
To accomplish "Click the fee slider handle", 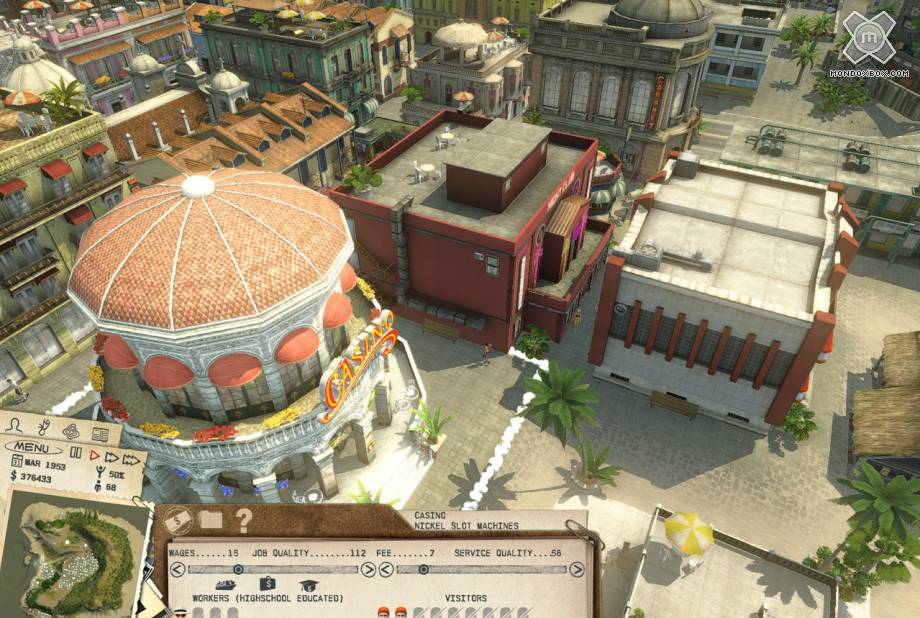I will [423, 570].
